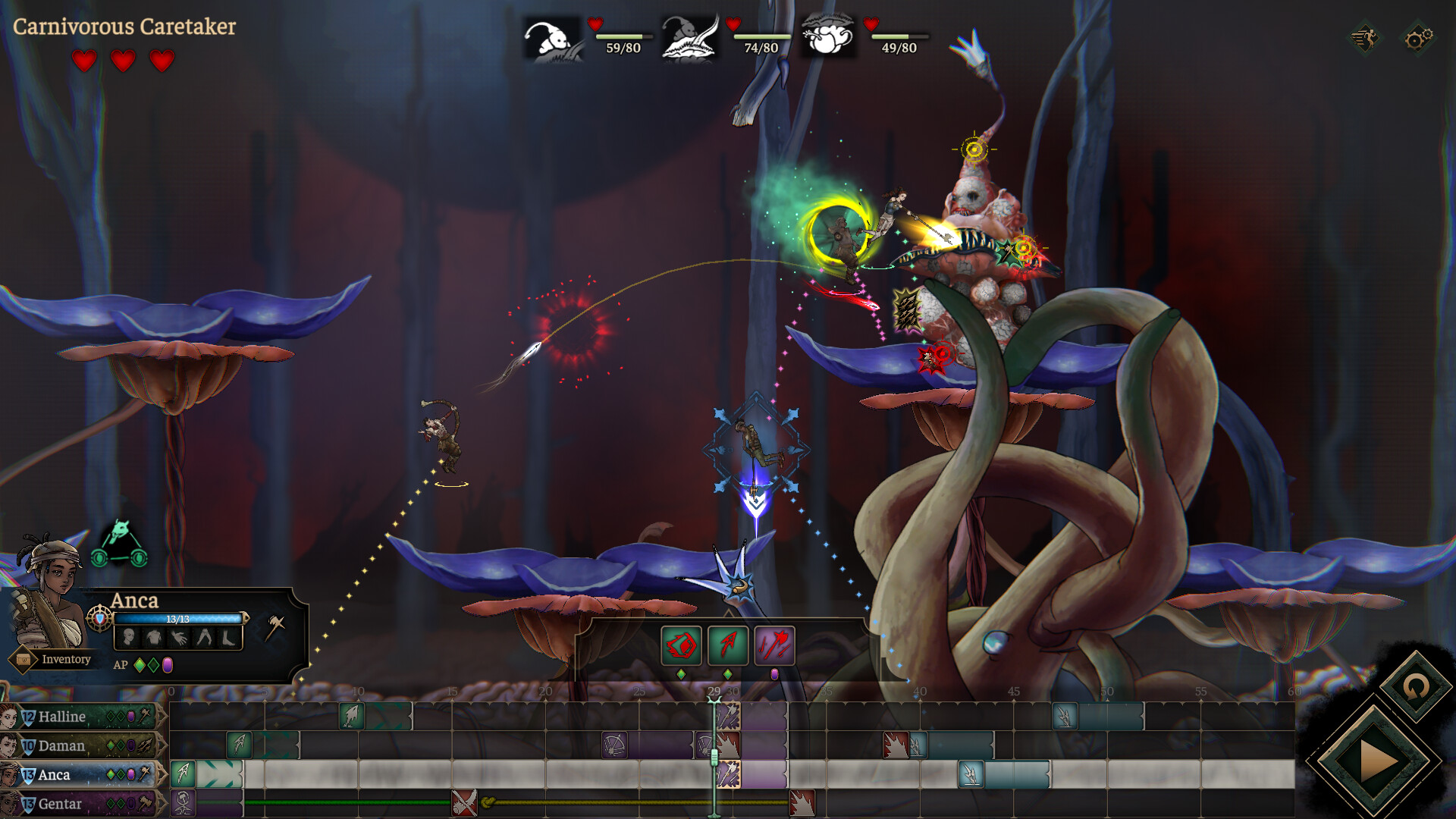Select the enemy portrait with 74/80 health

coord(690,38)
